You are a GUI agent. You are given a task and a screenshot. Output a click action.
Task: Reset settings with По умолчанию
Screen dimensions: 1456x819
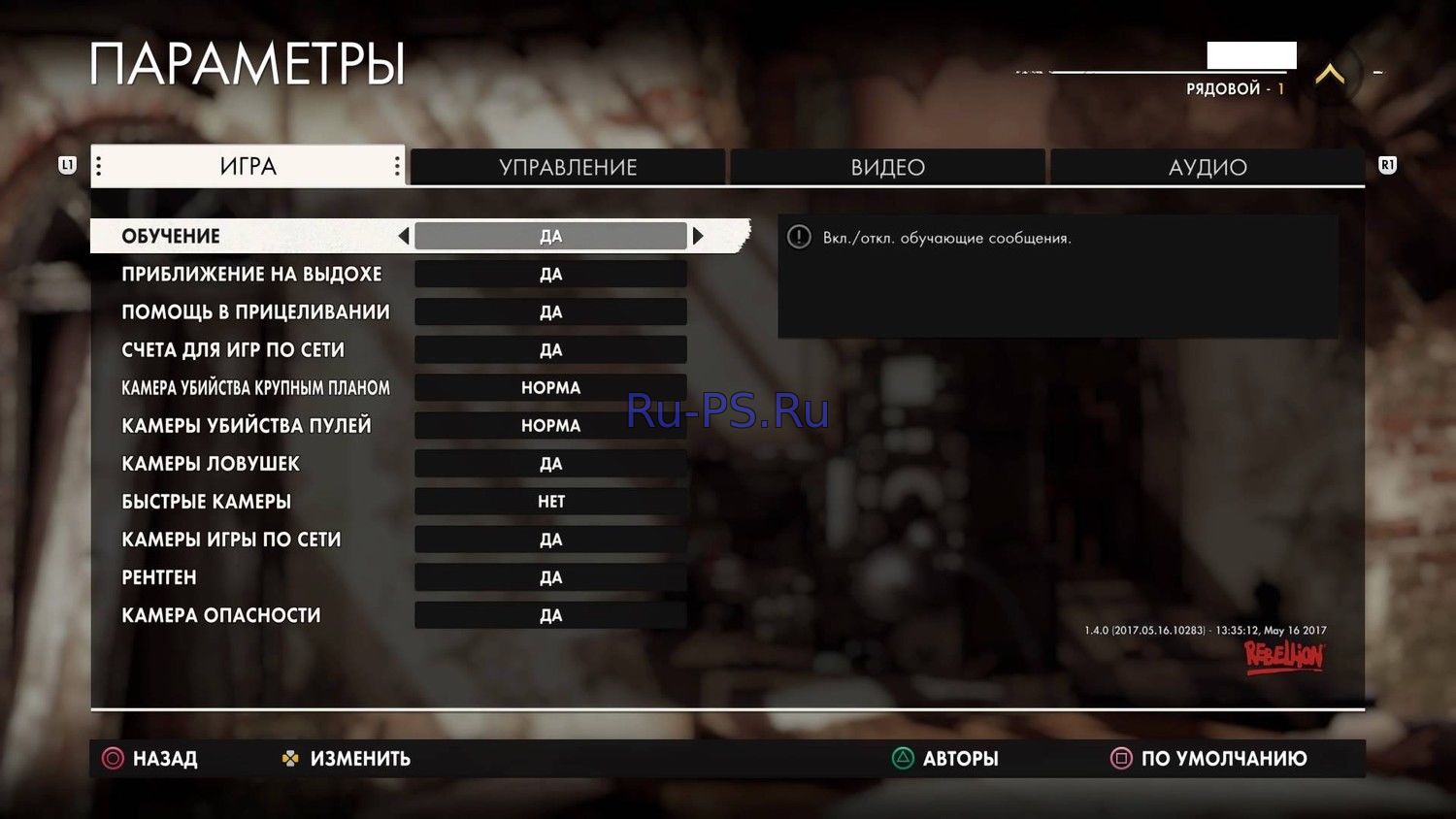coord(1209,759)
